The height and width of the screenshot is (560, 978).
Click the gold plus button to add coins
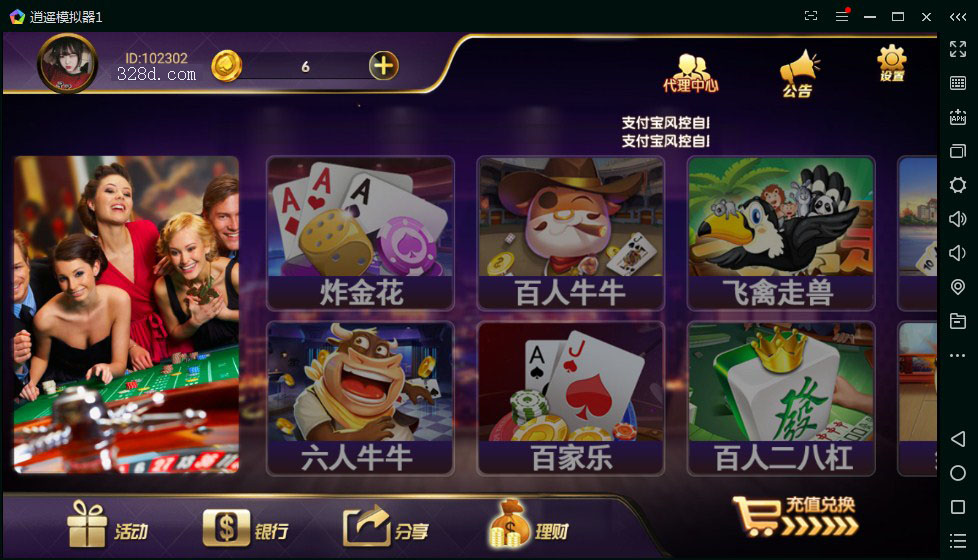click(384, 66)
